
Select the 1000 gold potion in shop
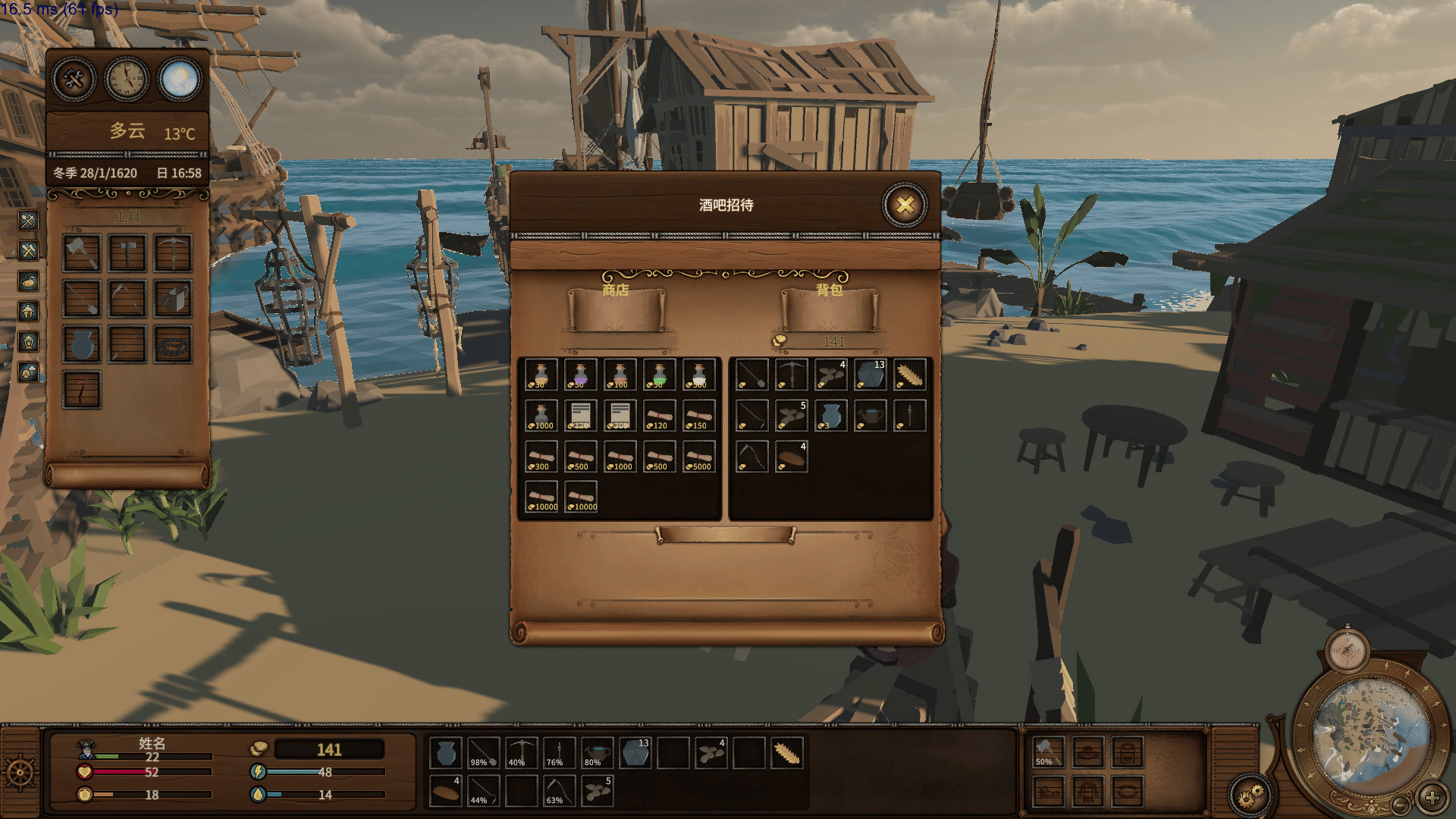(x=541, y=416)
